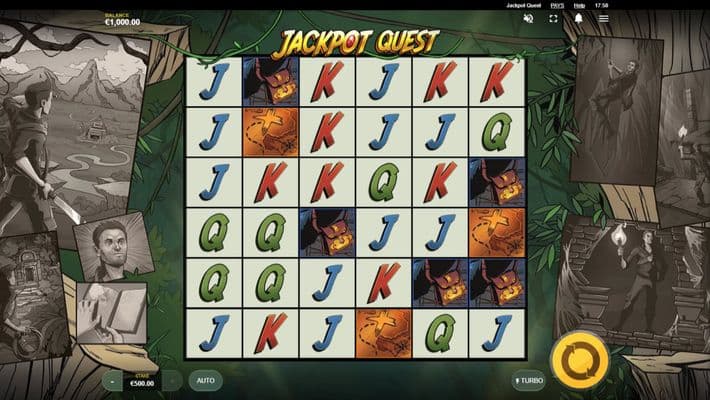Open notifications bell

[x=578, y=18]
